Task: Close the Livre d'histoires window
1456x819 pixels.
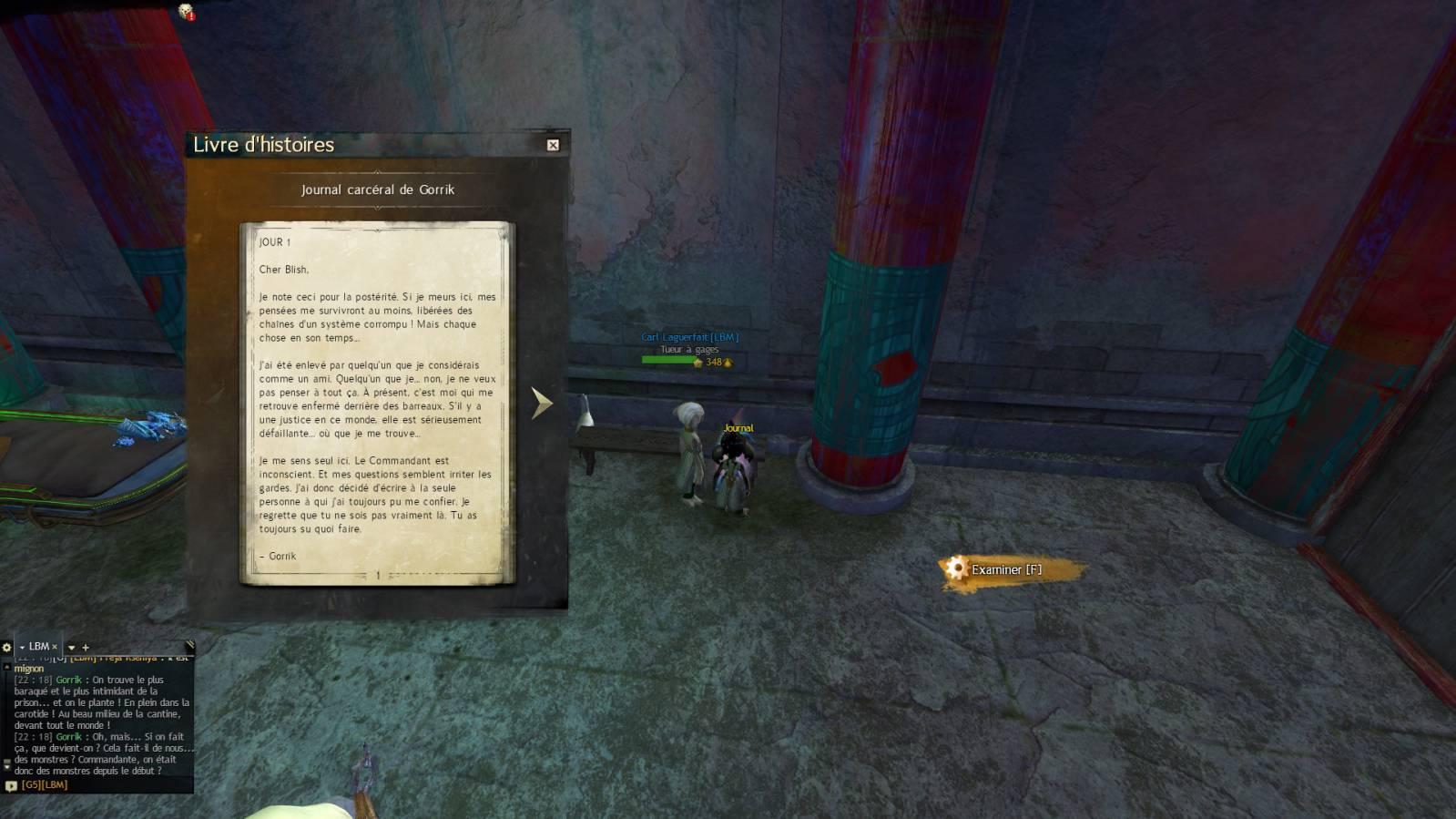Action: (553, 145)
